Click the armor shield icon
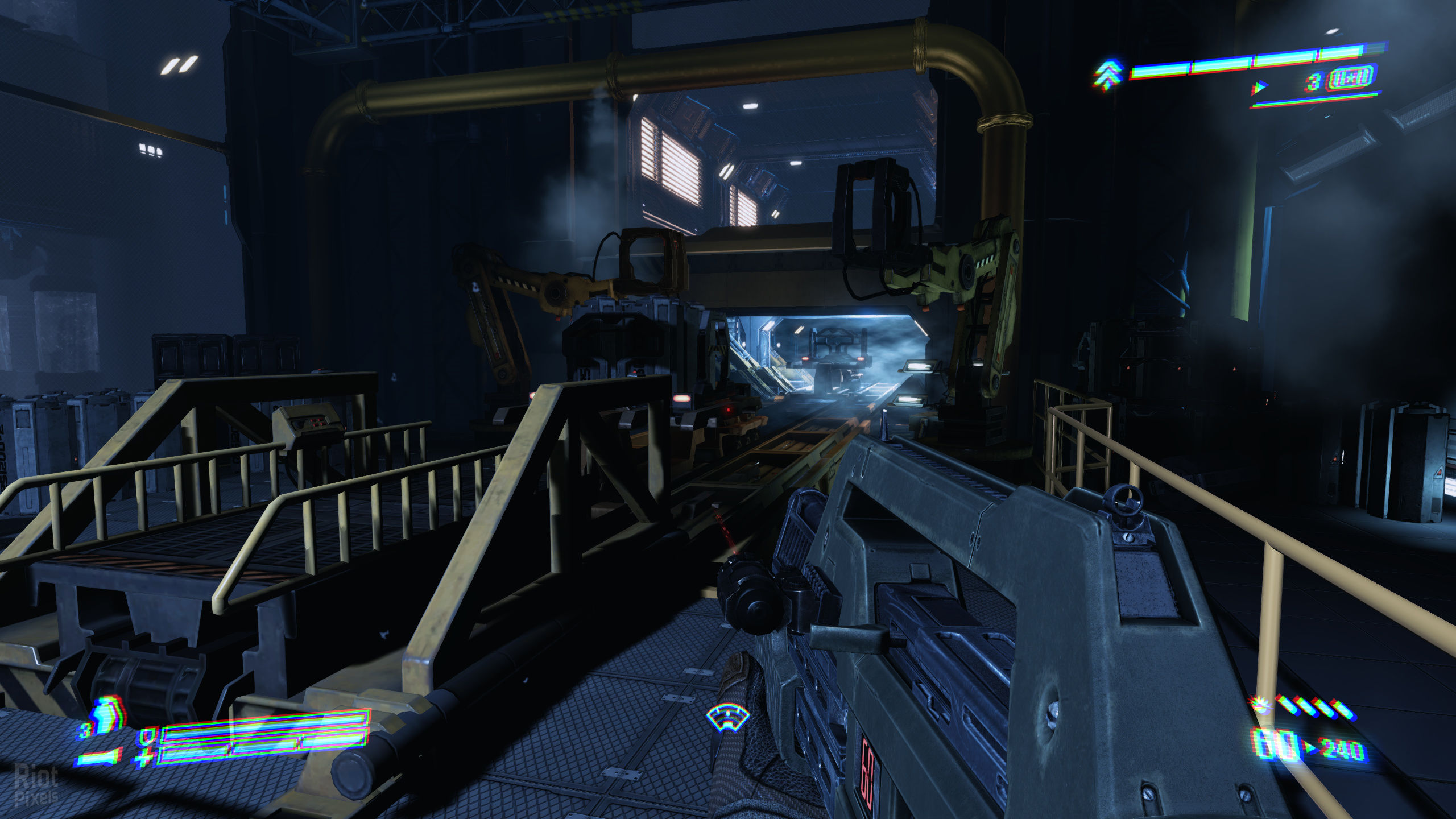Image resolution: width=1456 pixels, height=819 pixels. click(x=146, y=737)
